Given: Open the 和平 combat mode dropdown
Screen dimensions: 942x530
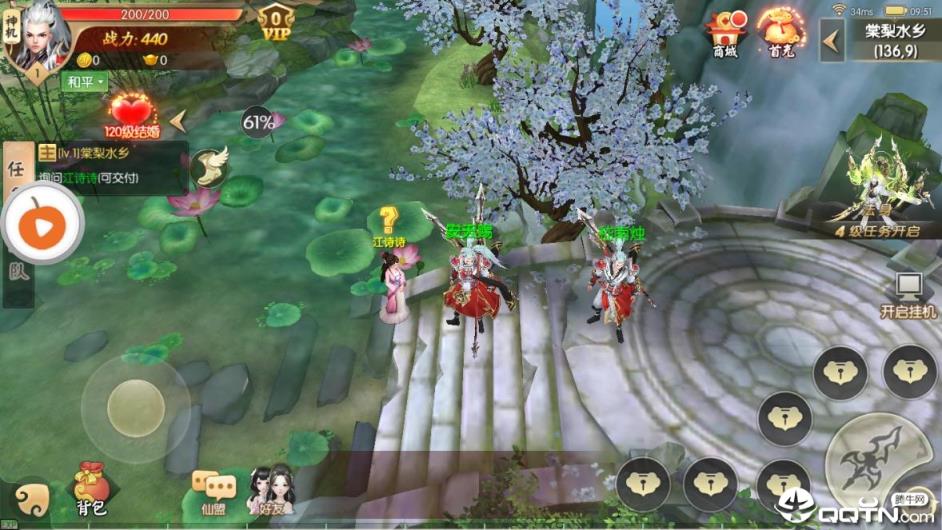Looking at the screenshot, I should tap(85, 82).
